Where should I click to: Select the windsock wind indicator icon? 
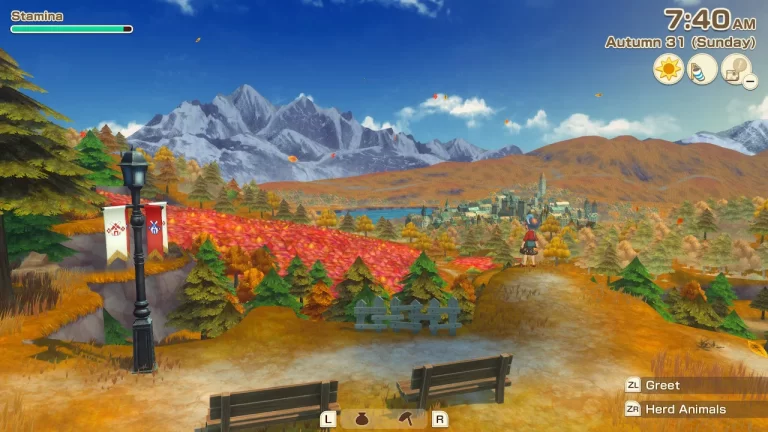coord(703,69)
